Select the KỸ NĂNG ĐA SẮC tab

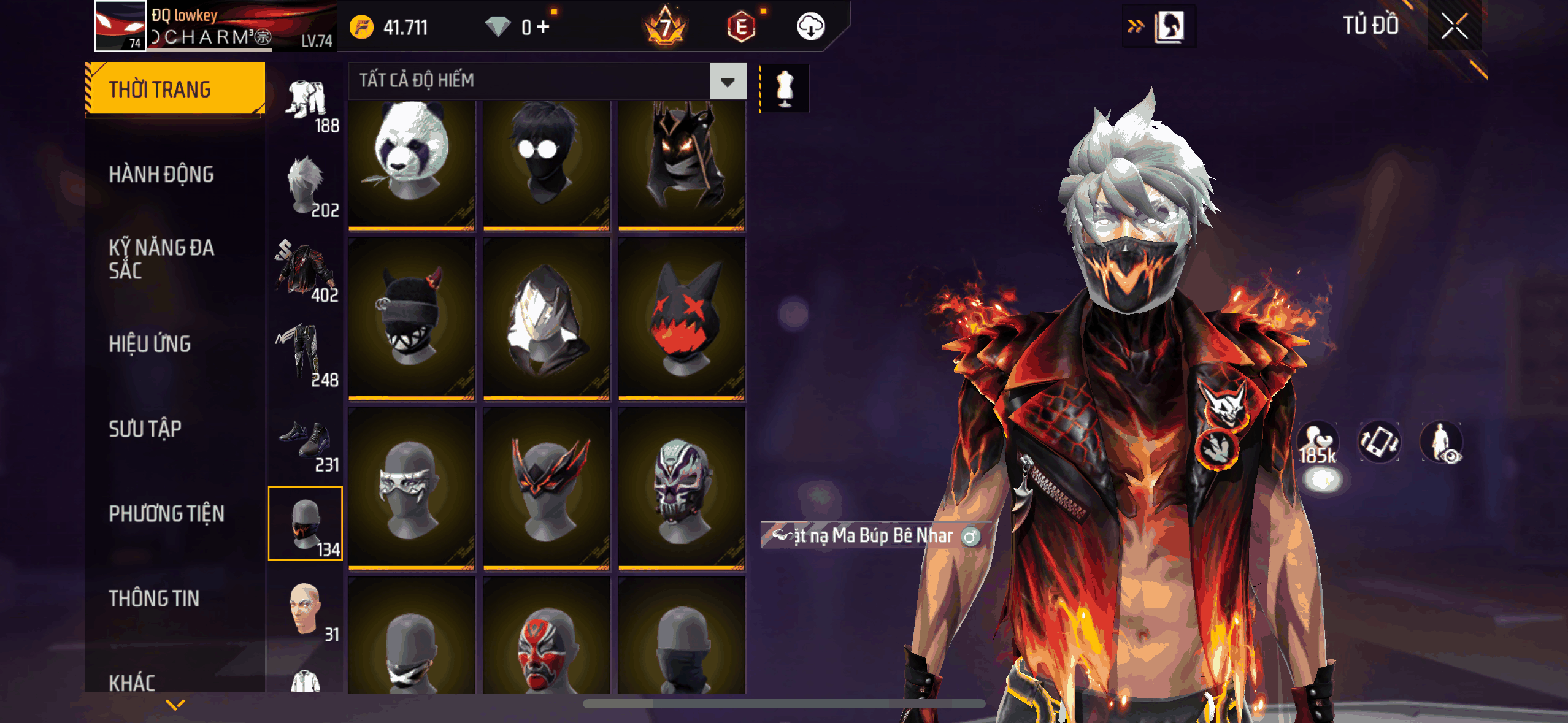point(161,259)
